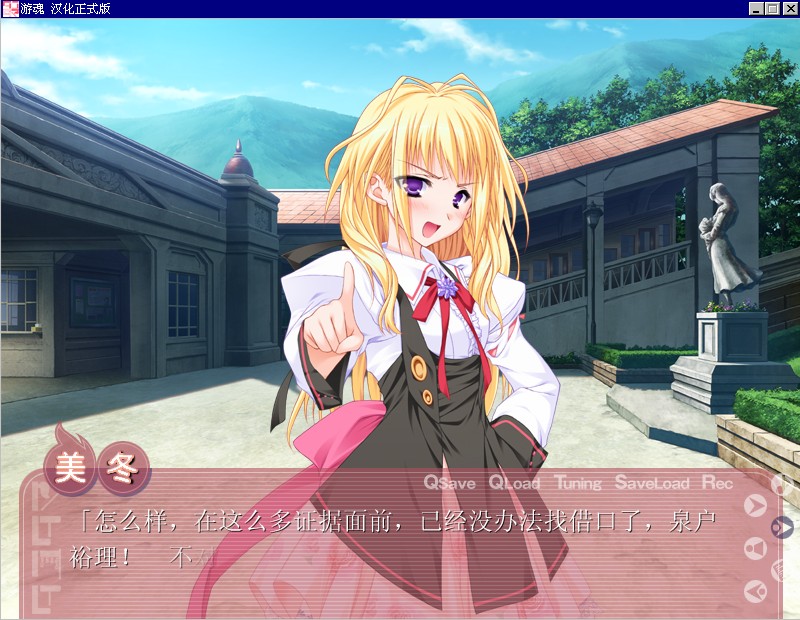Quick load with the QLoad button
Screen dimensions: 800x620
tap(514, 483)
